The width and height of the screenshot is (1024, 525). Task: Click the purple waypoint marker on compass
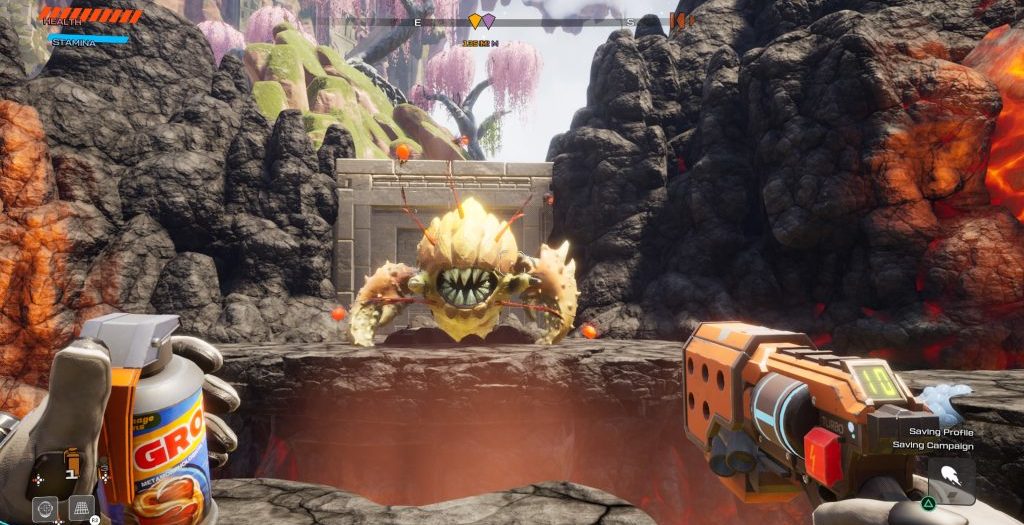[488, 20]
